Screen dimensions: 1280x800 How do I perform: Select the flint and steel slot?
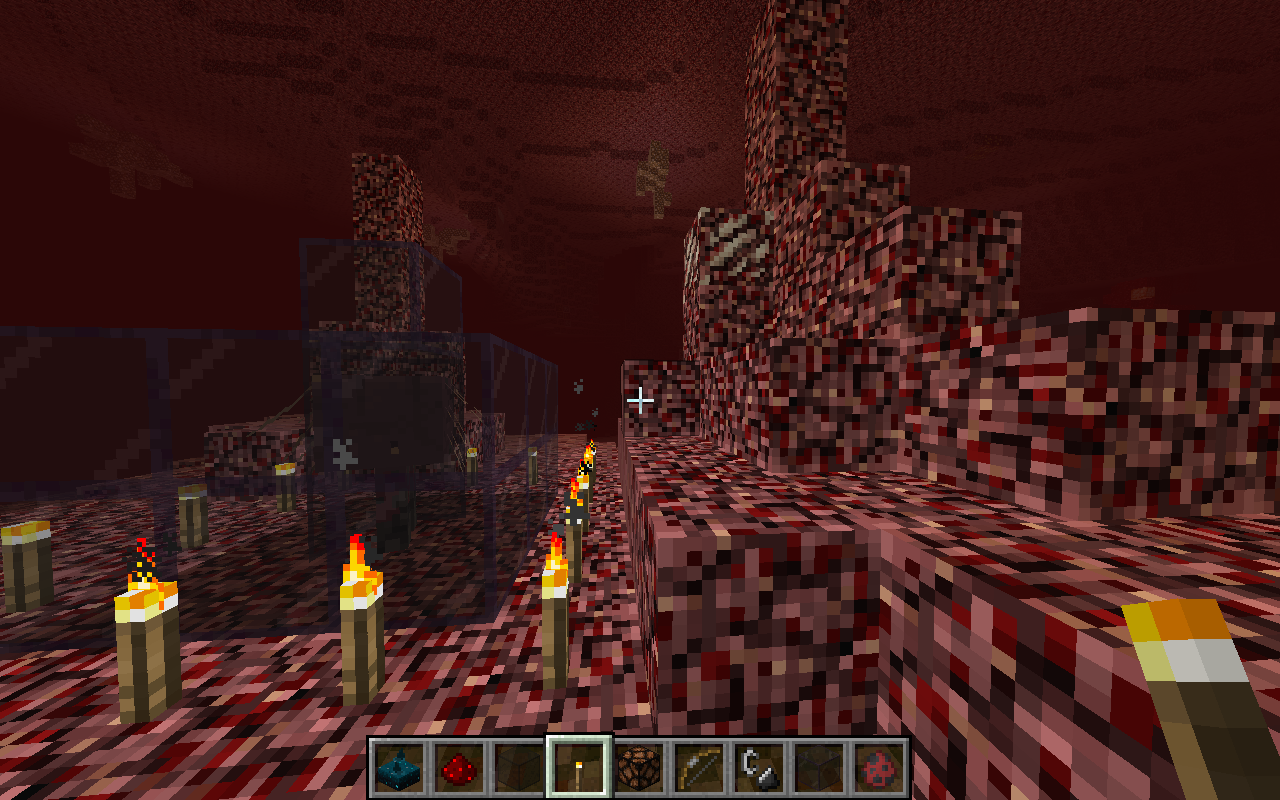(x=759, y=768)
